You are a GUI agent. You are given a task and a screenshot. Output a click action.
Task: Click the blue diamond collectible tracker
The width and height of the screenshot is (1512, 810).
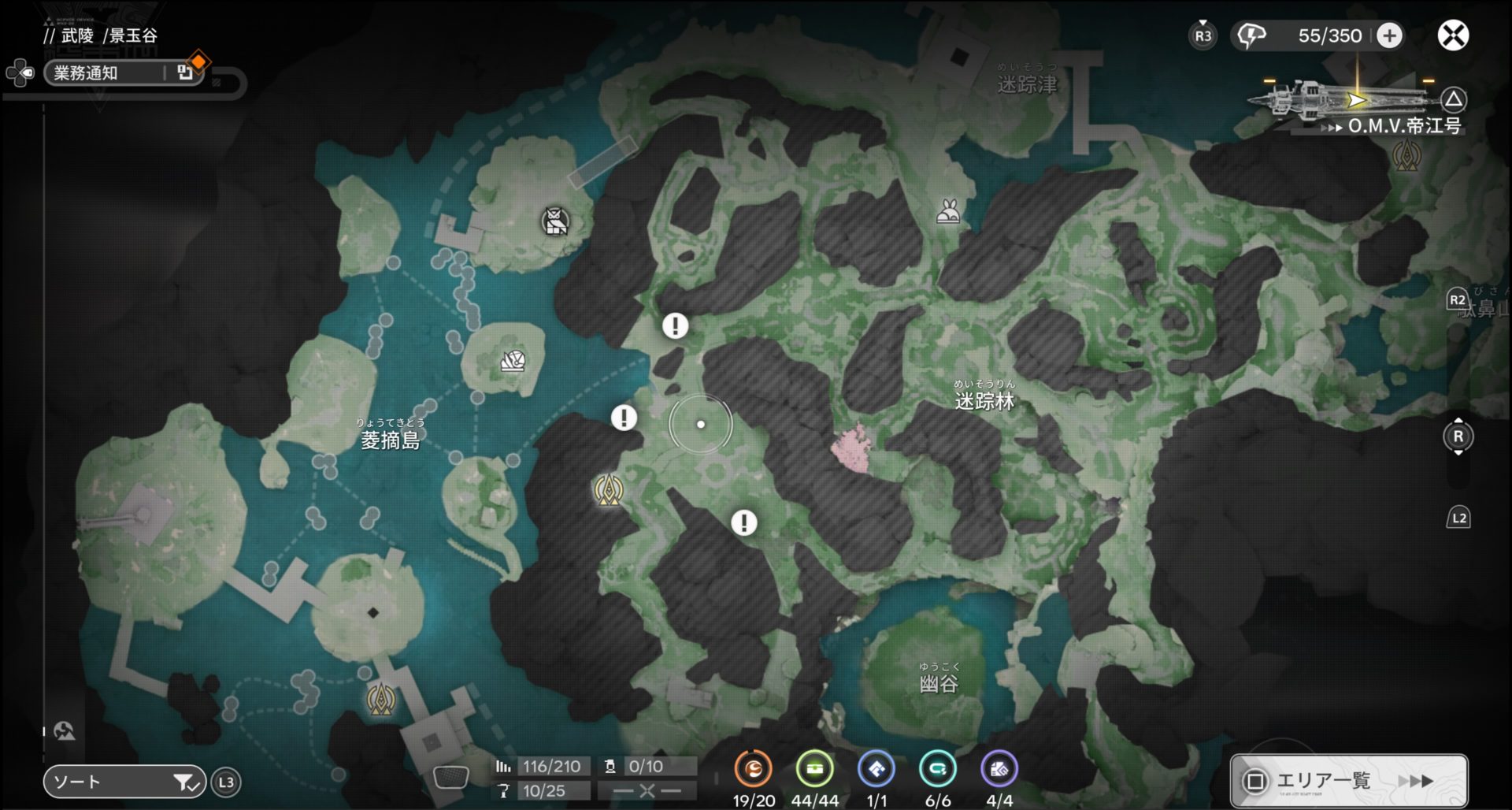[876, 768]
